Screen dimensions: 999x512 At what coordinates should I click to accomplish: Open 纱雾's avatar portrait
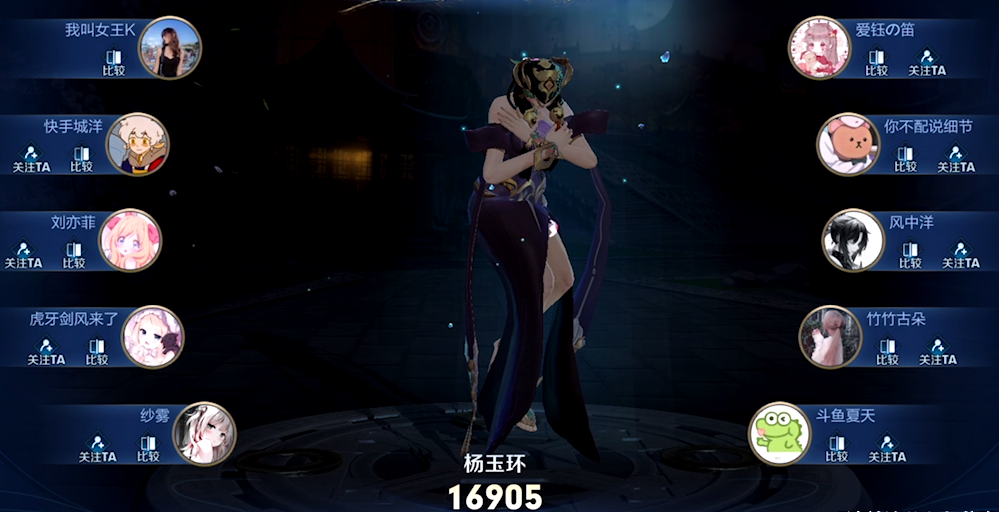coord(204,434)
